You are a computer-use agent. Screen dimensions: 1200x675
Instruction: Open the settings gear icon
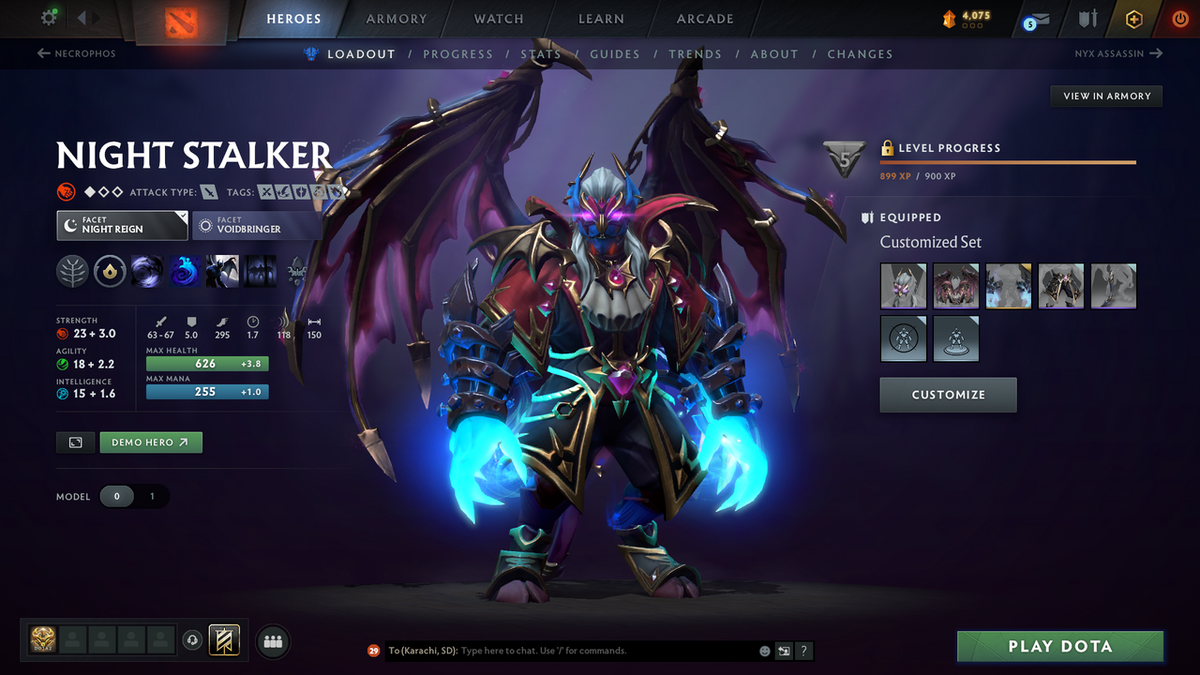[x=48, y=18]
